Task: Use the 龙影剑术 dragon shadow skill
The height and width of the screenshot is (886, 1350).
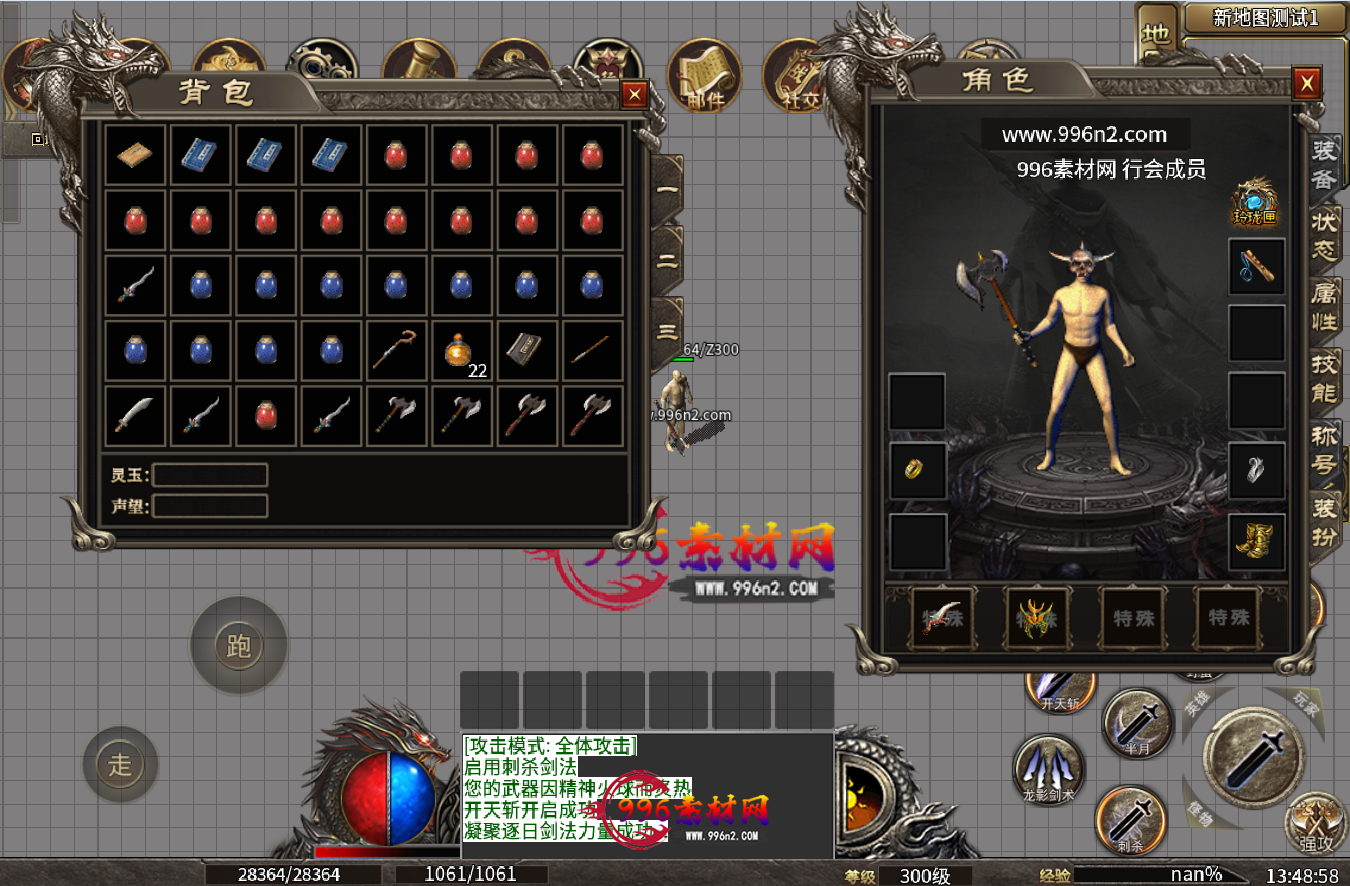Action: 1048,772
